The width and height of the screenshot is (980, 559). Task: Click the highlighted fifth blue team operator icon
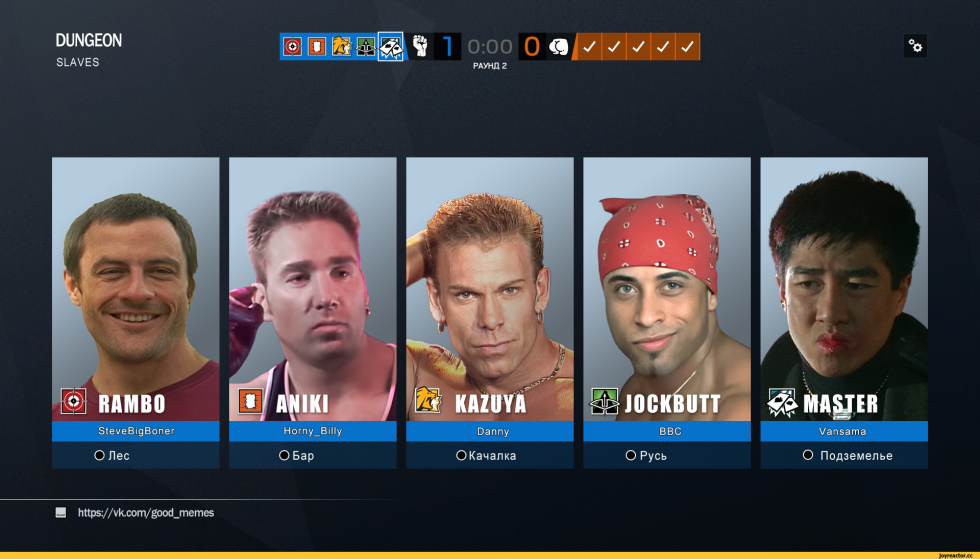pos(391,46)
